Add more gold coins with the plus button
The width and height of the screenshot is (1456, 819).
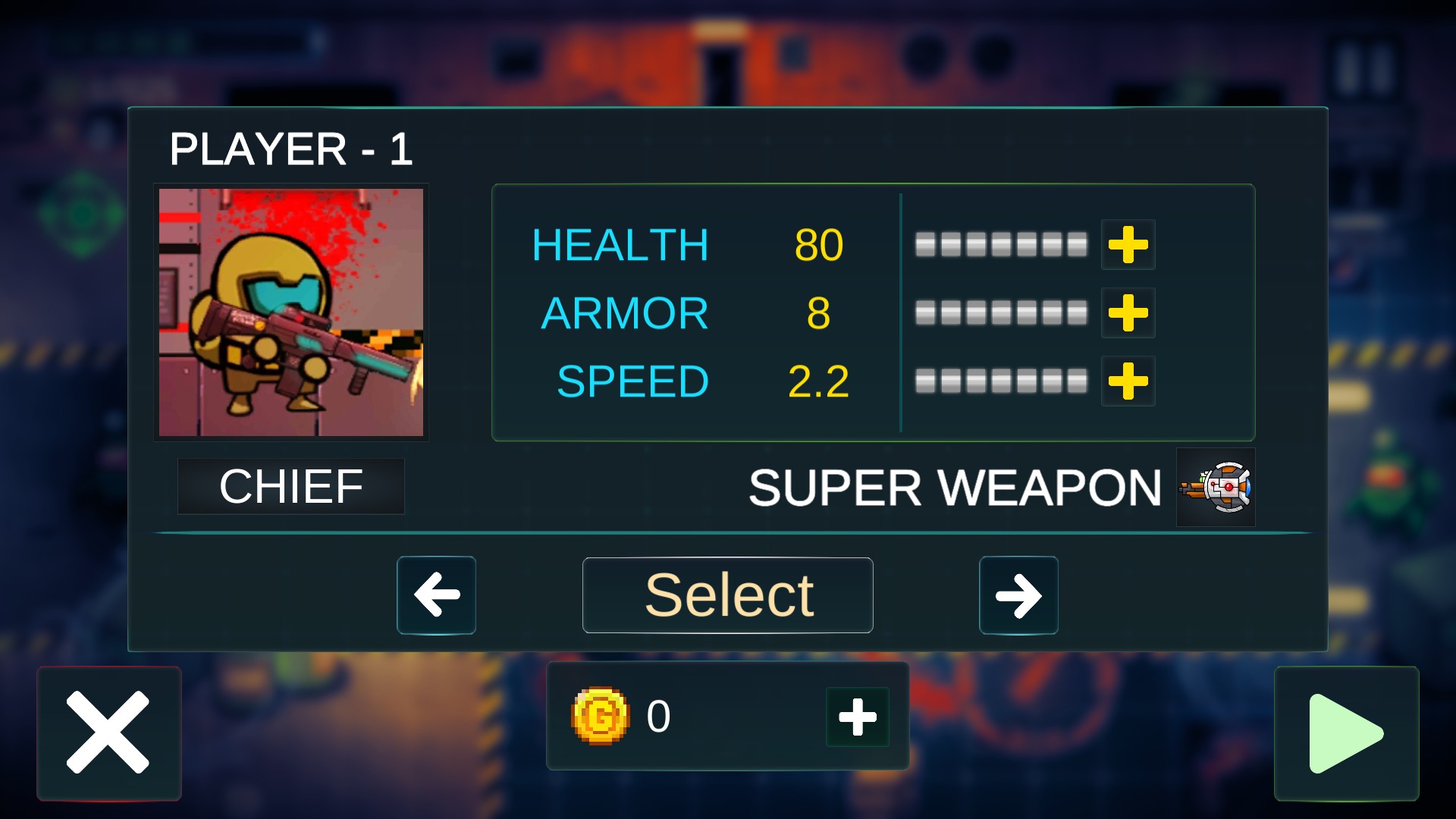(858, 717)
